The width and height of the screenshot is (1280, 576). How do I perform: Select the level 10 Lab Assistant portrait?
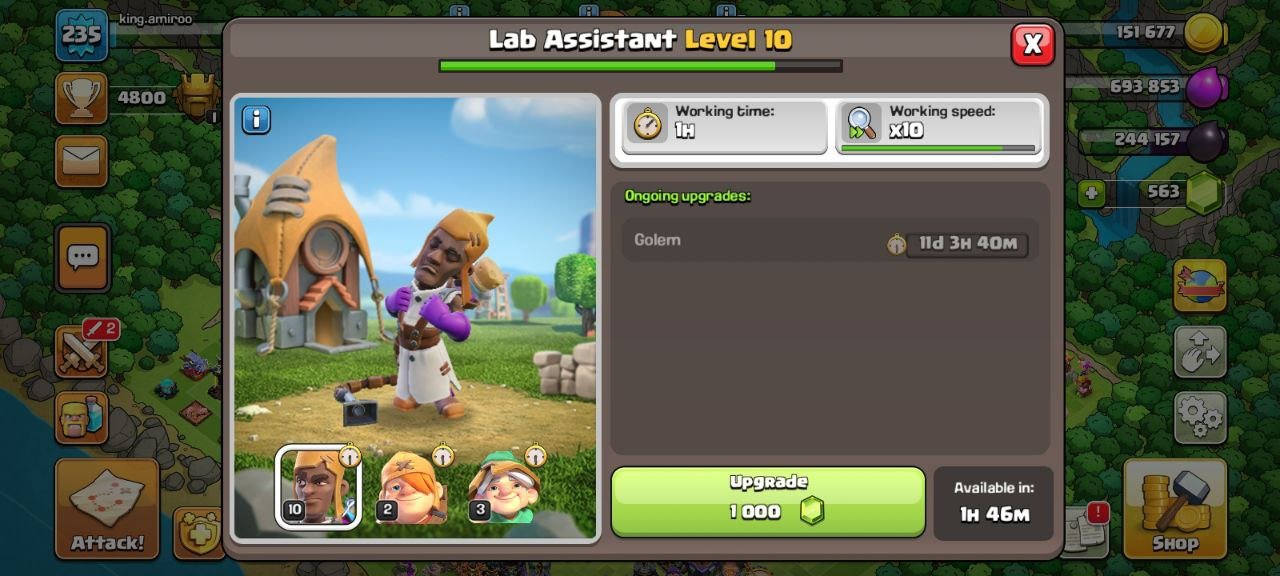click(318, 487)
